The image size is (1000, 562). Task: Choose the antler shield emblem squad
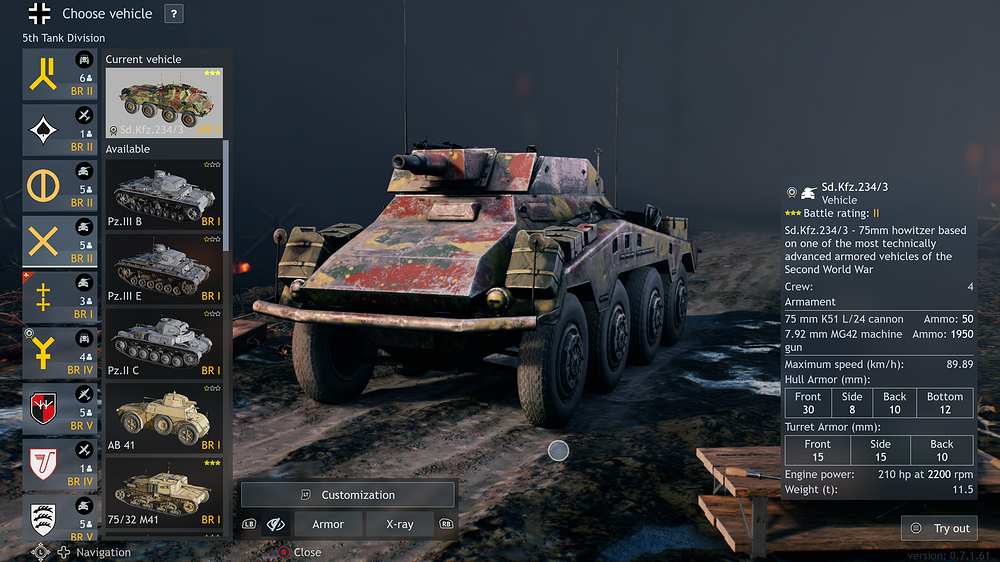pyautogui.click(x=61, y=520)
